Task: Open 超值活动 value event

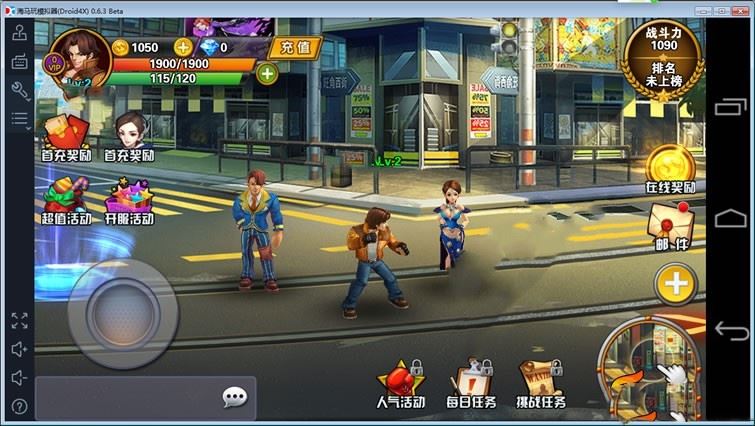Action: coord(65,200)
